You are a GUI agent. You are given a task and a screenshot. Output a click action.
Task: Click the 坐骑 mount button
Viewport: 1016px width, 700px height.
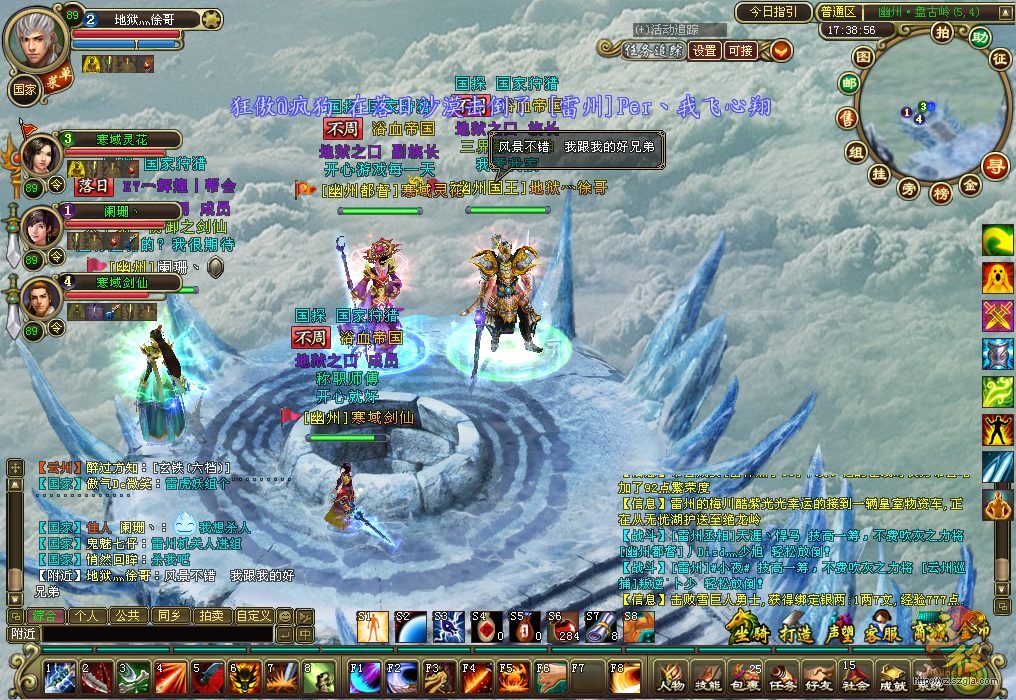click(x=748, y=632)
